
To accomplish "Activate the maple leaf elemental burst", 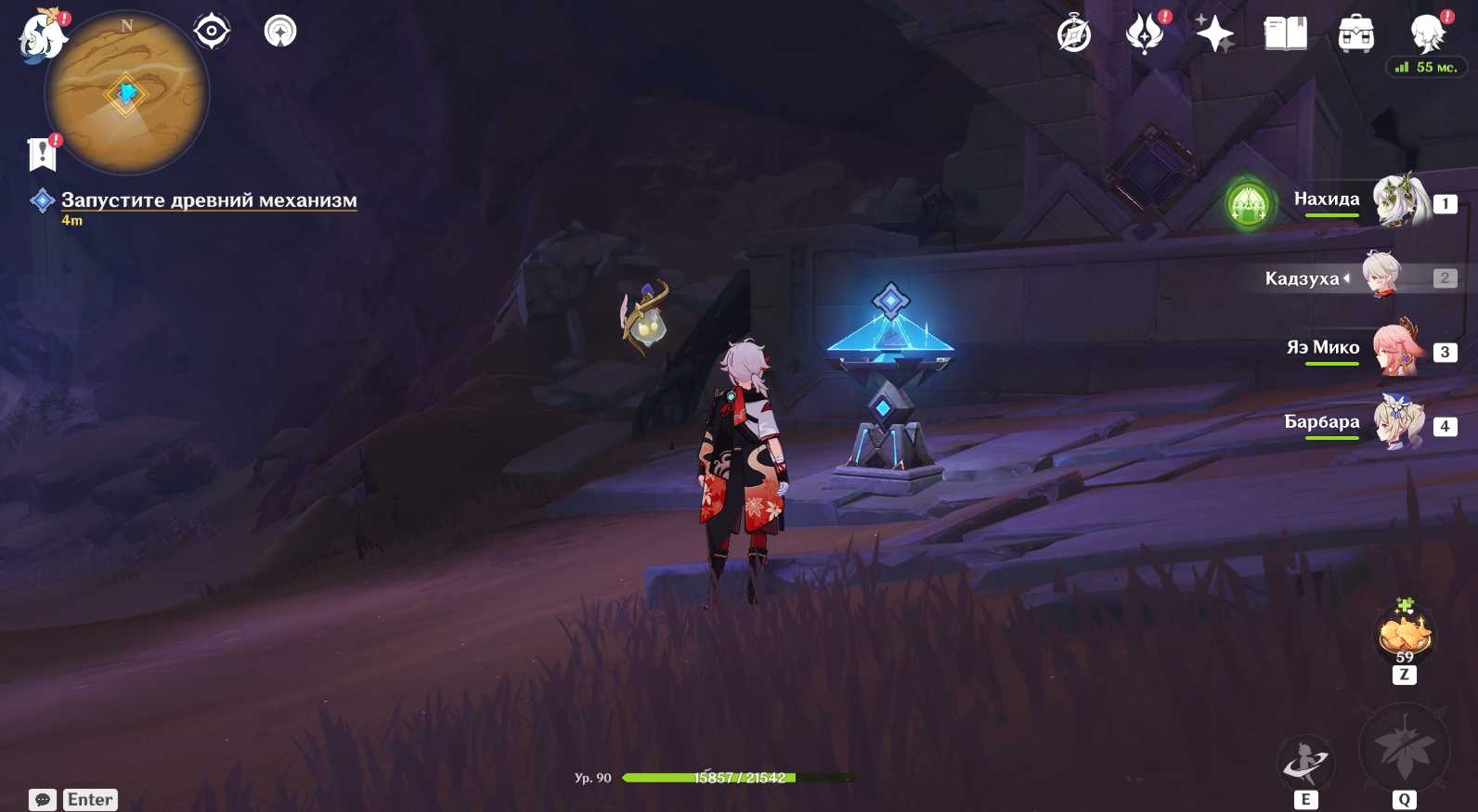I will [x=1404, y=748].
